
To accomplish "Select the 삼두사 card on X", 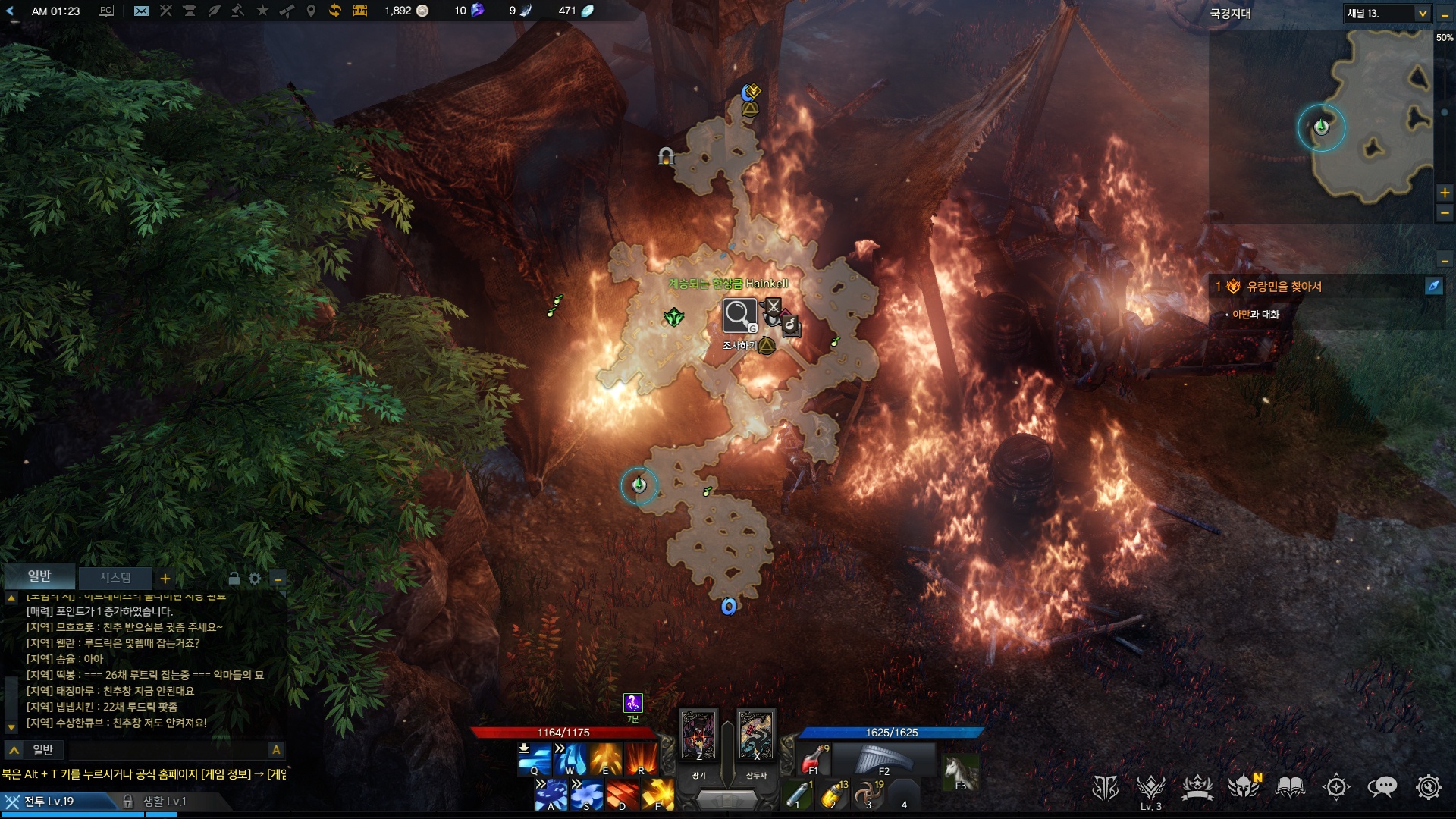I will (756, 735).
